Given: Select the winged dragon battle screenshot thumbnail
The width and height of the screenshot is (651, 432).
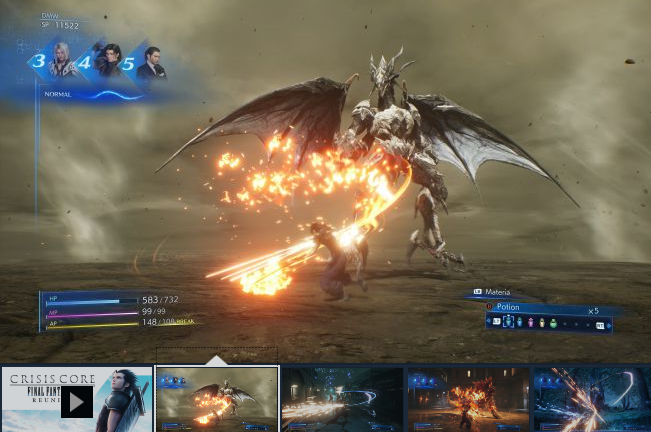Looking at the screenshot, I should [x=217, y=399].
